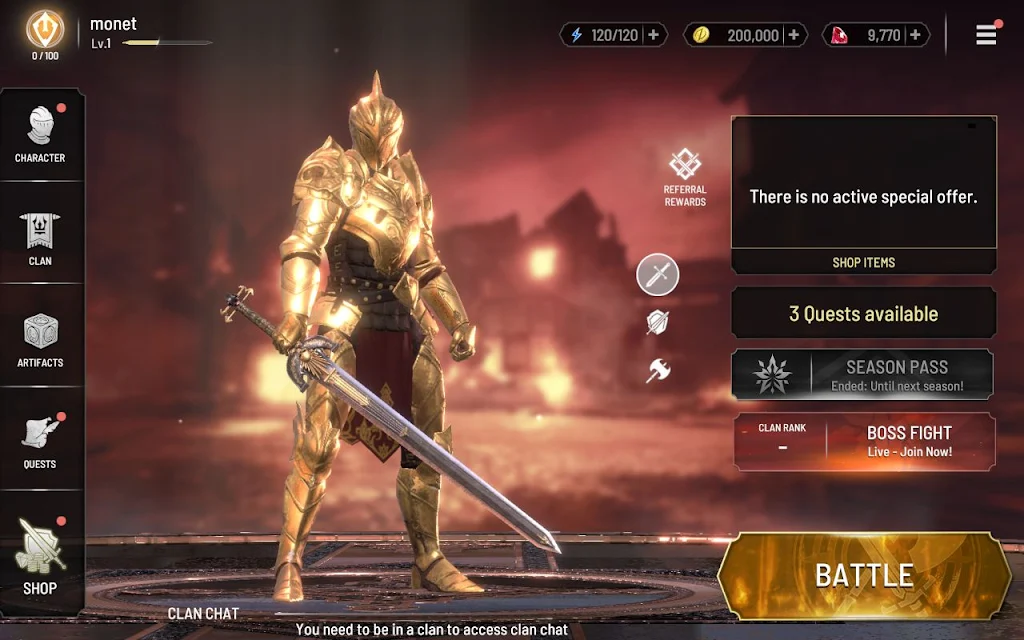Open Referral Rewards
The width and height of the screenshot is (1024, 640).
(685, 177)
